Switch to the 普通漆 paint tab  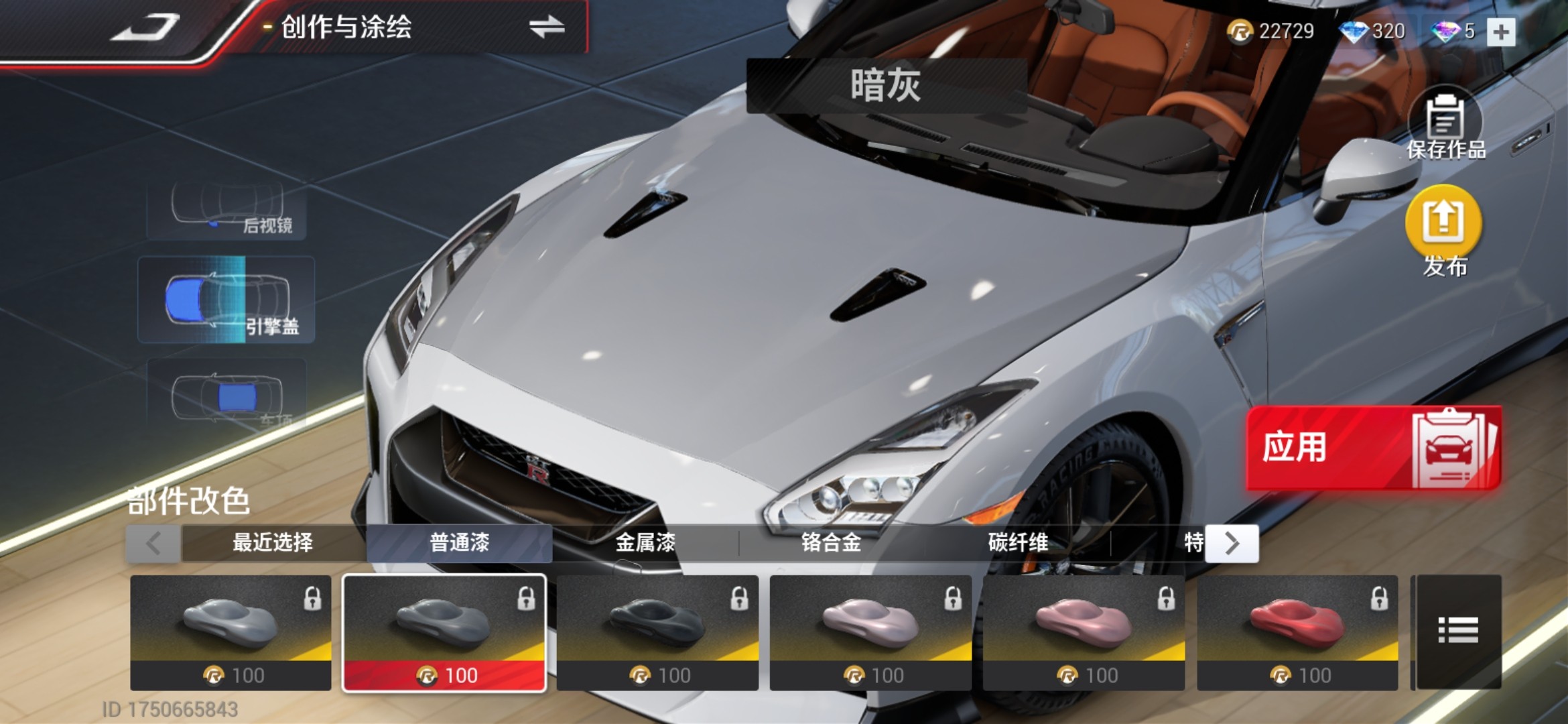coord(459,542)
